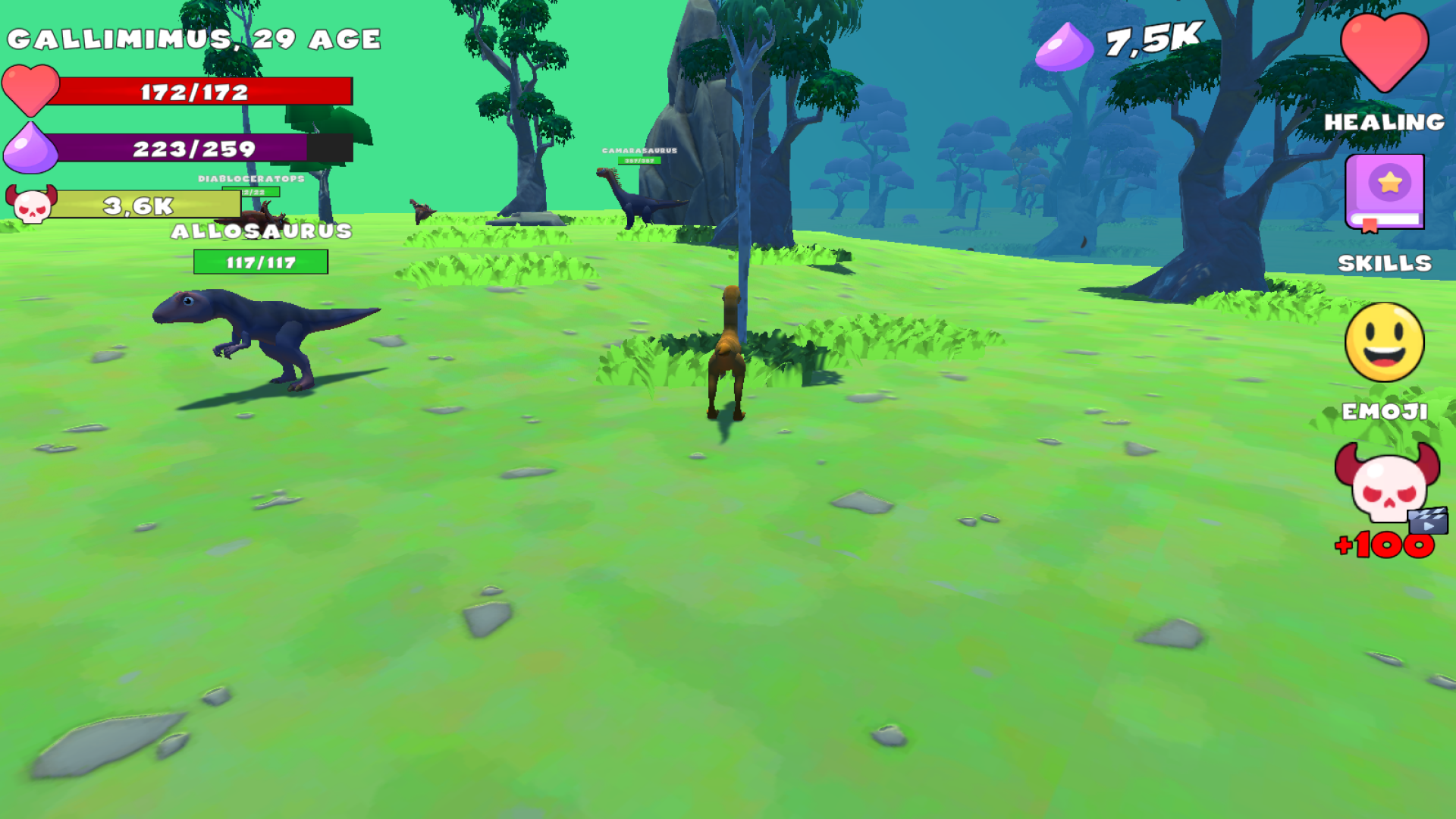The width and height of the screenshot is (1456, 819).
Task: Click the HEALING label text
Action: pos(1383,121)
